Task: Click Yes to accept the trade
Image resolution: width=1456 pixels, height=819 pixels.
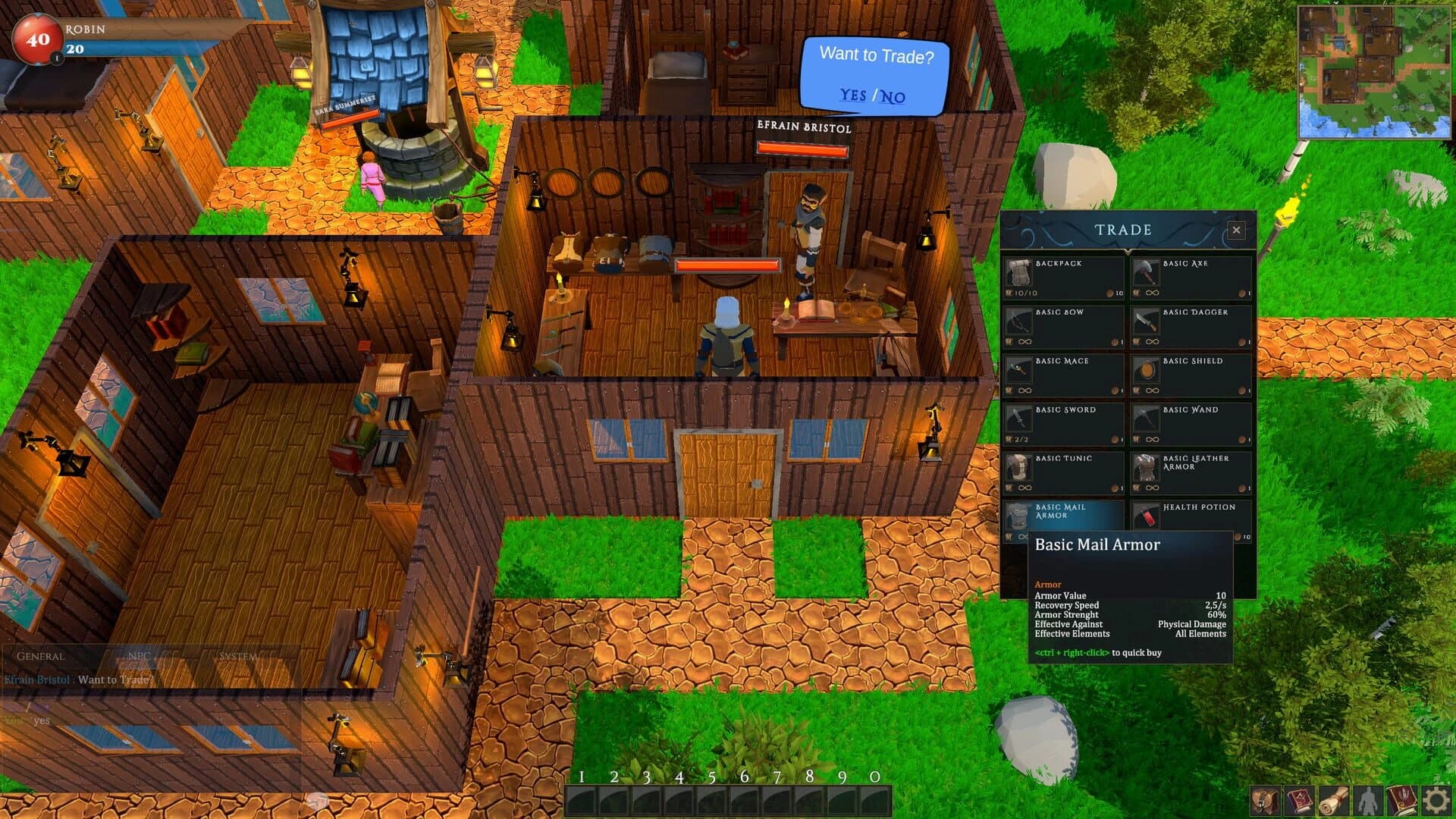Action: (854, 96)
